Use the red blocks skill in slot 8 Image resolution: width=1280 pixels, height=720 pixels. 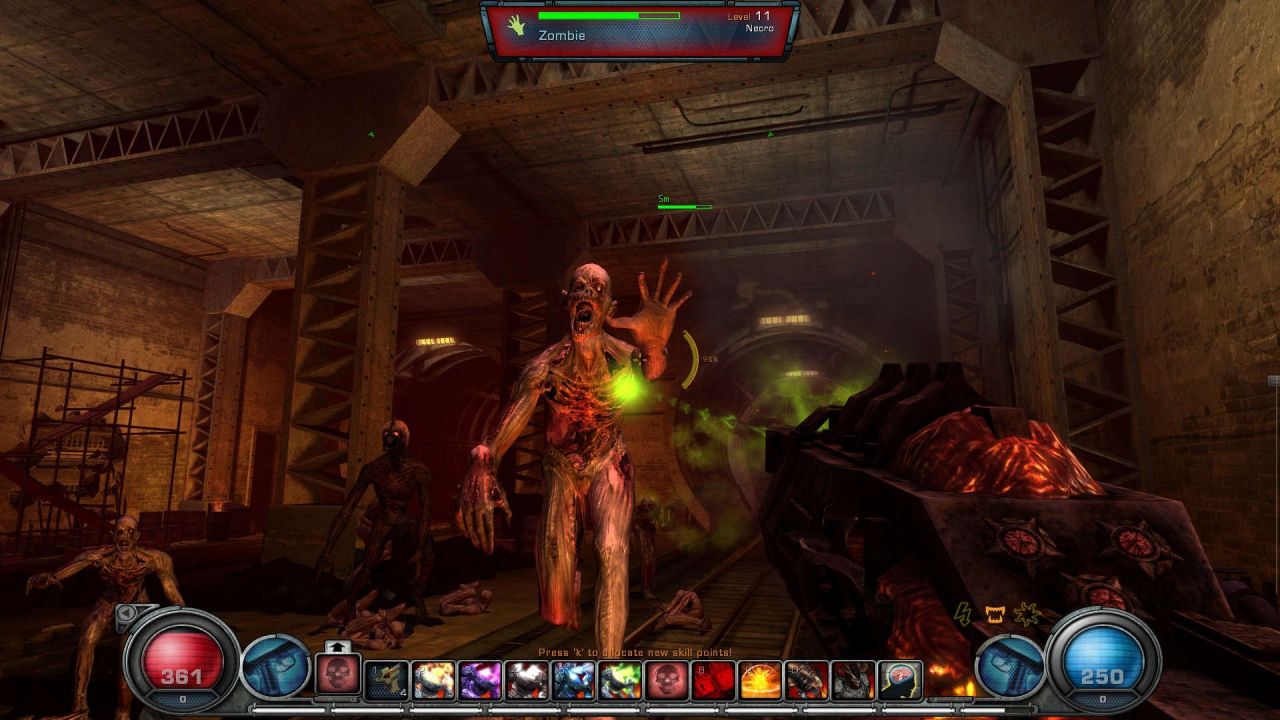(713, 680)
